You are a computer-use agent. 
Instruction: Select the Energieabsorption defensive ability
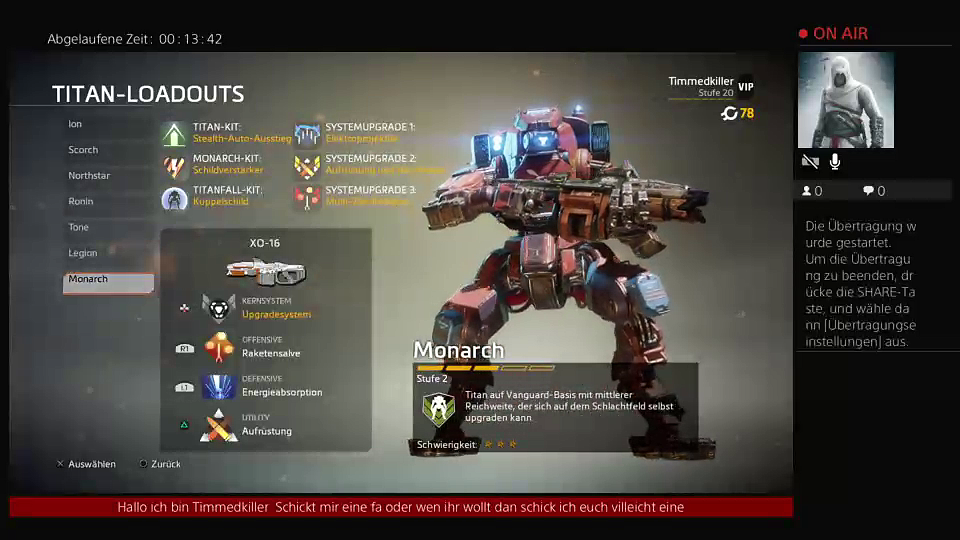(x=218, y=386)
